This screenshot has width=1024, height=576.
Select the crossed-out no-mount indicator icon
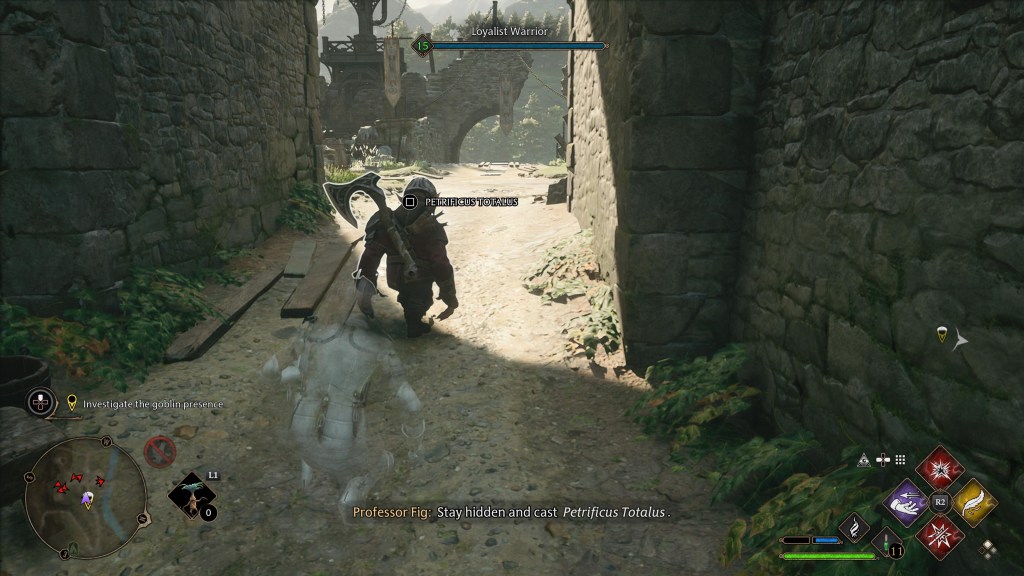(x=160, y=451)
